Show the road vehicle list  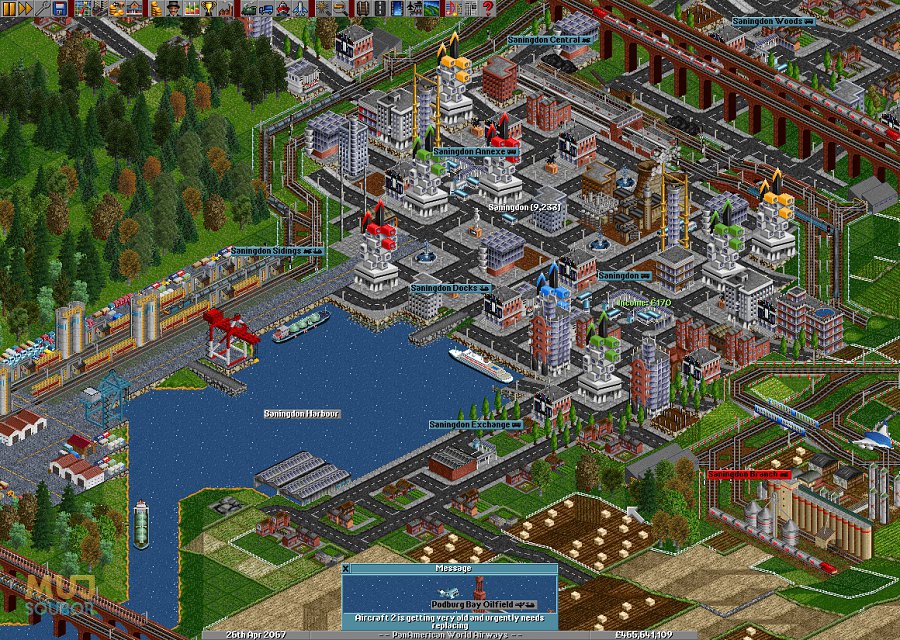coord(267,9)
